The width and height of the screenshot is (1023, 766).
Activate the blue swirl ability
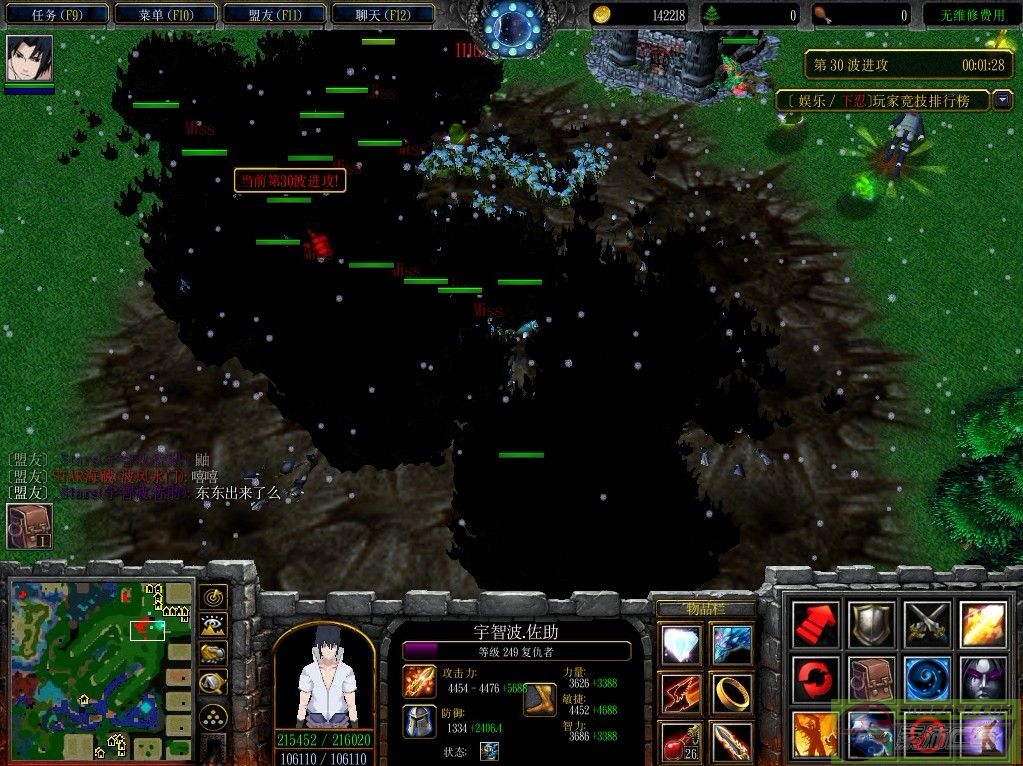coord(925,679)
